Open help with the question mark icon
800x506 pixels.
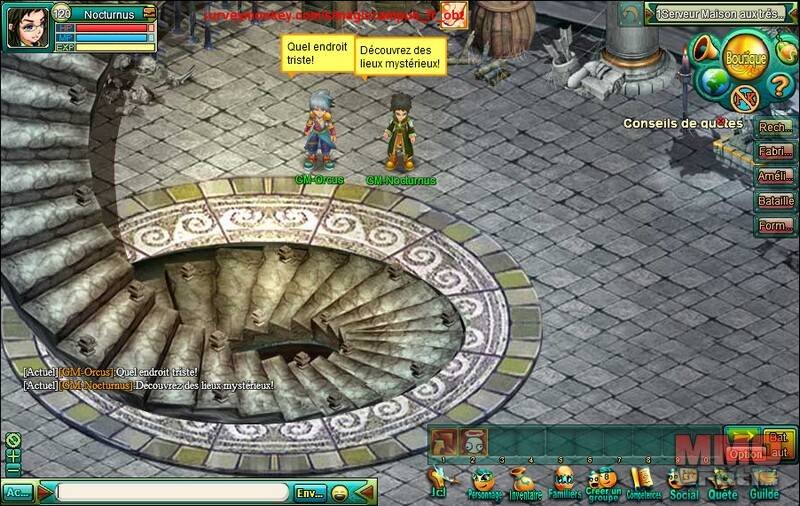pos(777,81)
